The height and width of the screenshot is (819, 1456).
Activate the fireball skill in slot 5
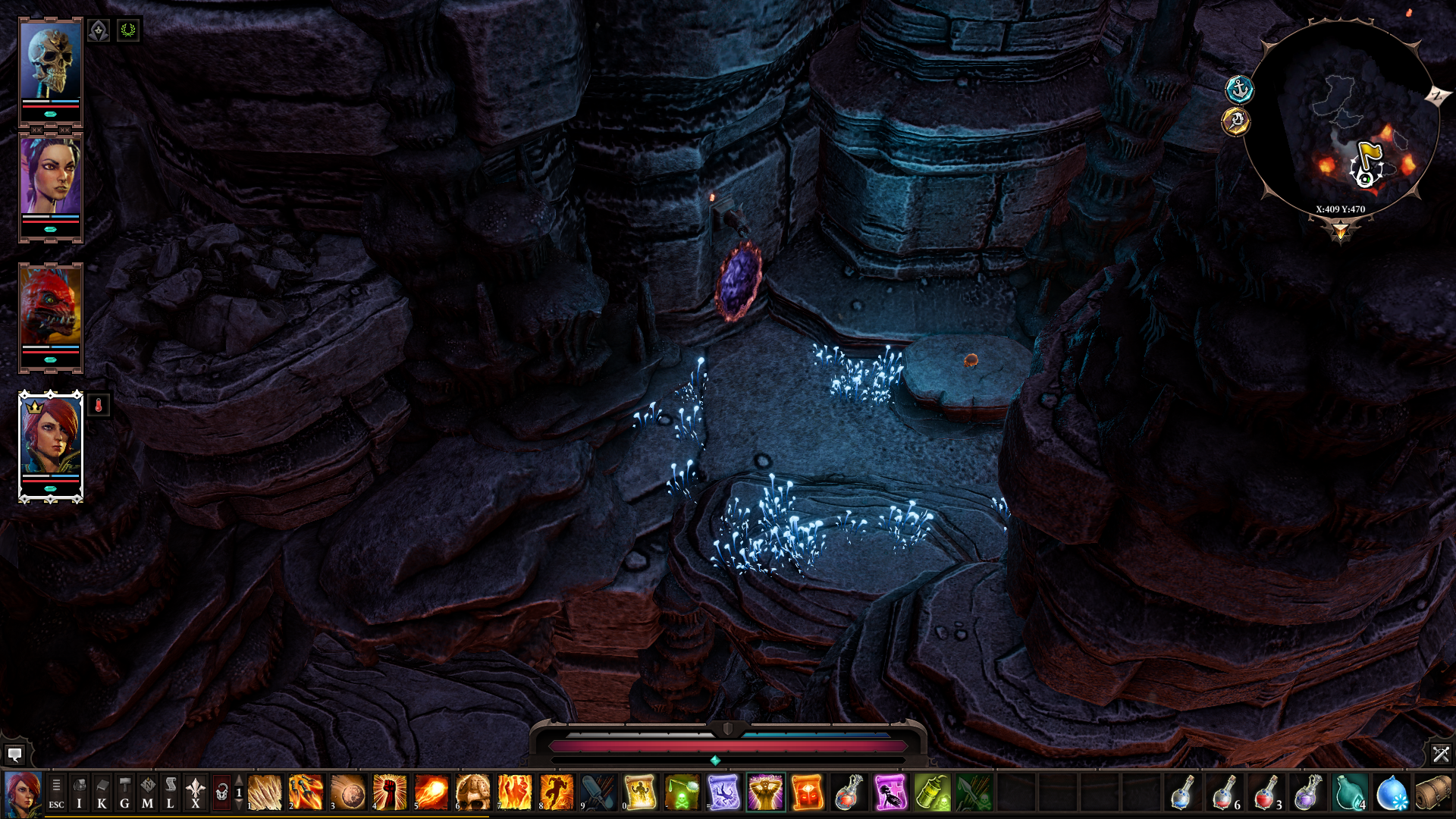tap(431, 793)
